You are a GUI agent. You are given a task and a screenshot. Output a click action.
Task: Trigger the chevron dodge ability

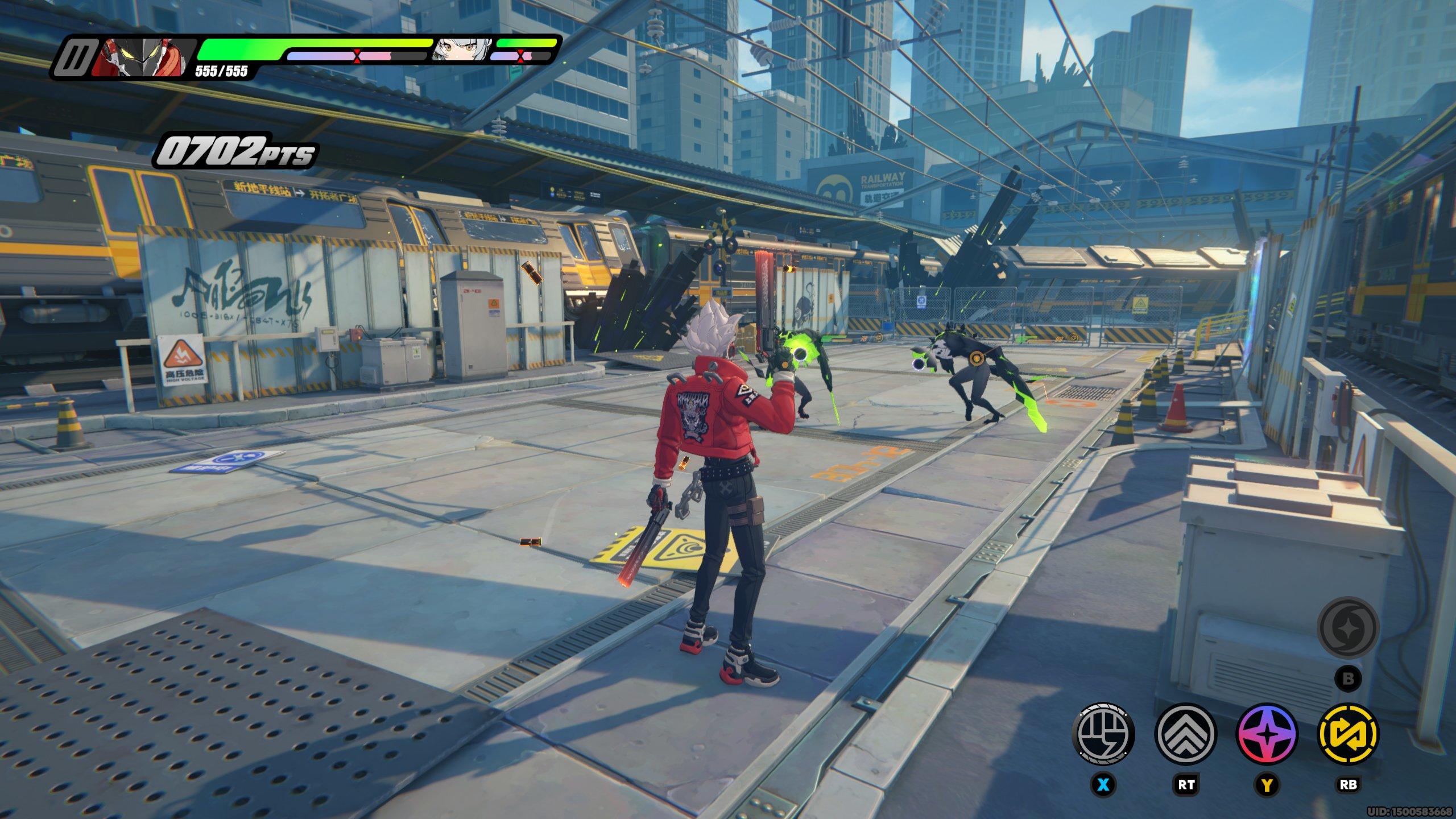[1186, 734]
